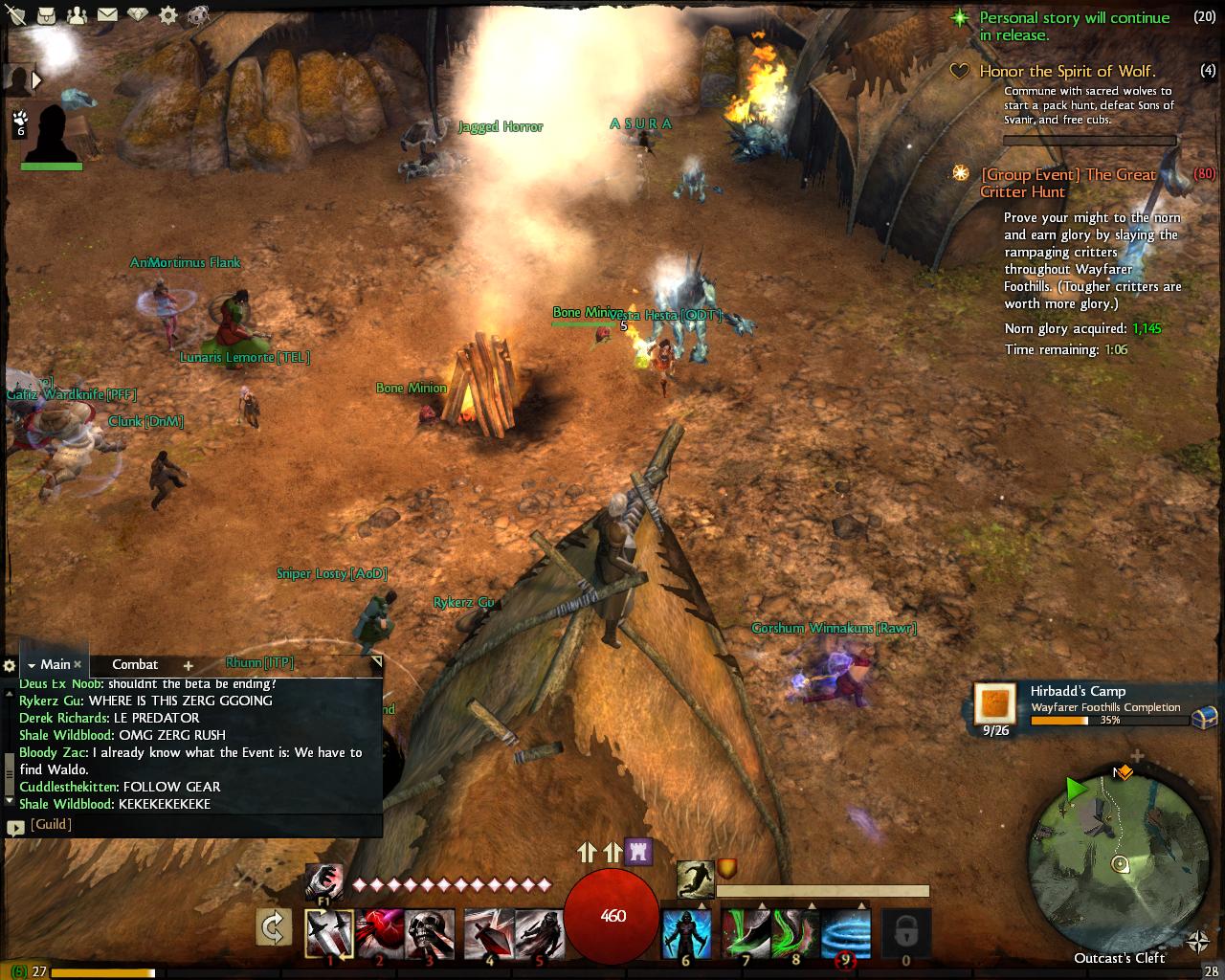Open the gem store diamond icon

point(139,15)
